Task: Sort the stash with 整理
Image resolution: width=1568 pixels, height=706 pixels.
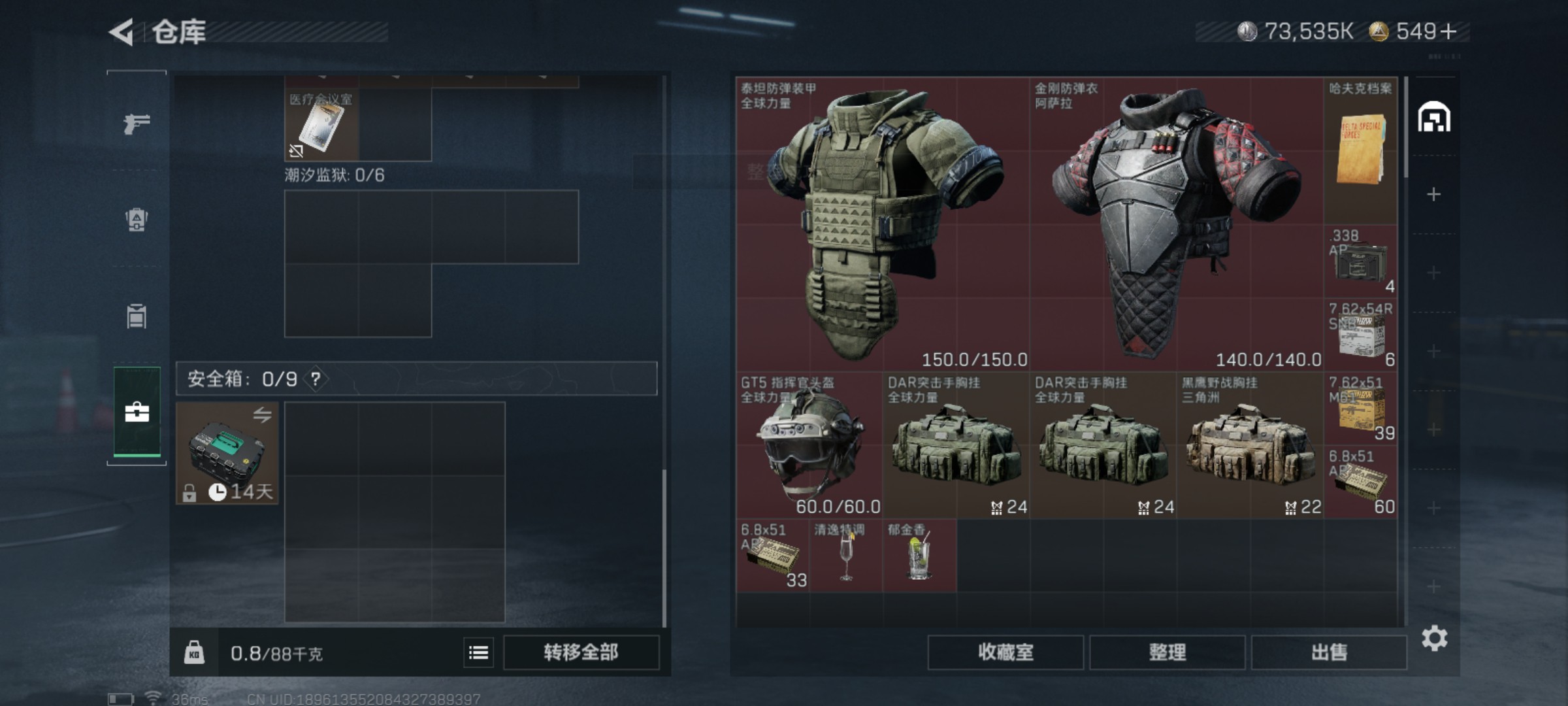Action: 1167,652
